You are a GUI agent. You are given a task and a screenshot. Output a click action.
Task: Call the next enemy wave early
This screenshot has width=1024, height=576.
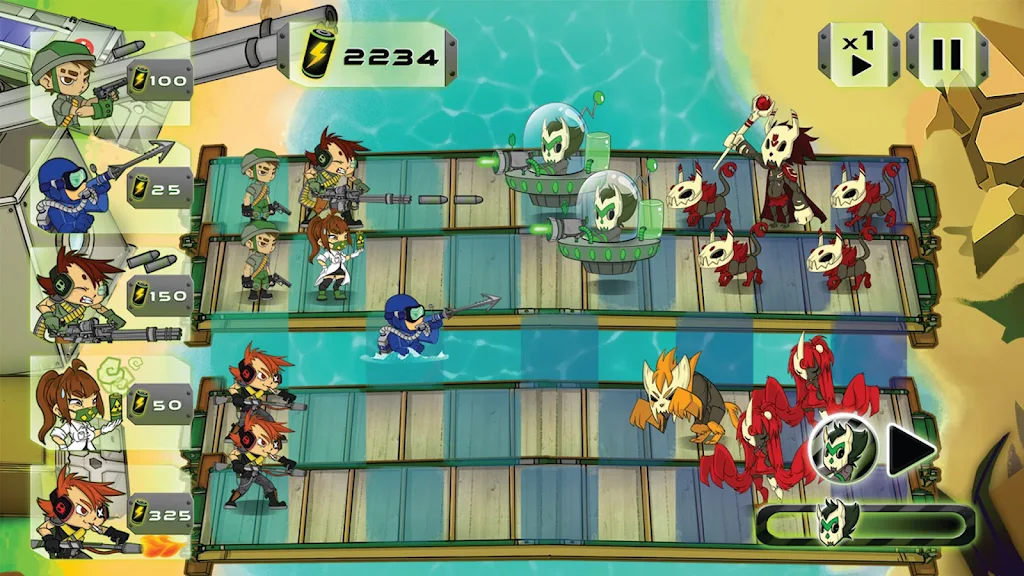pos(910,447)
